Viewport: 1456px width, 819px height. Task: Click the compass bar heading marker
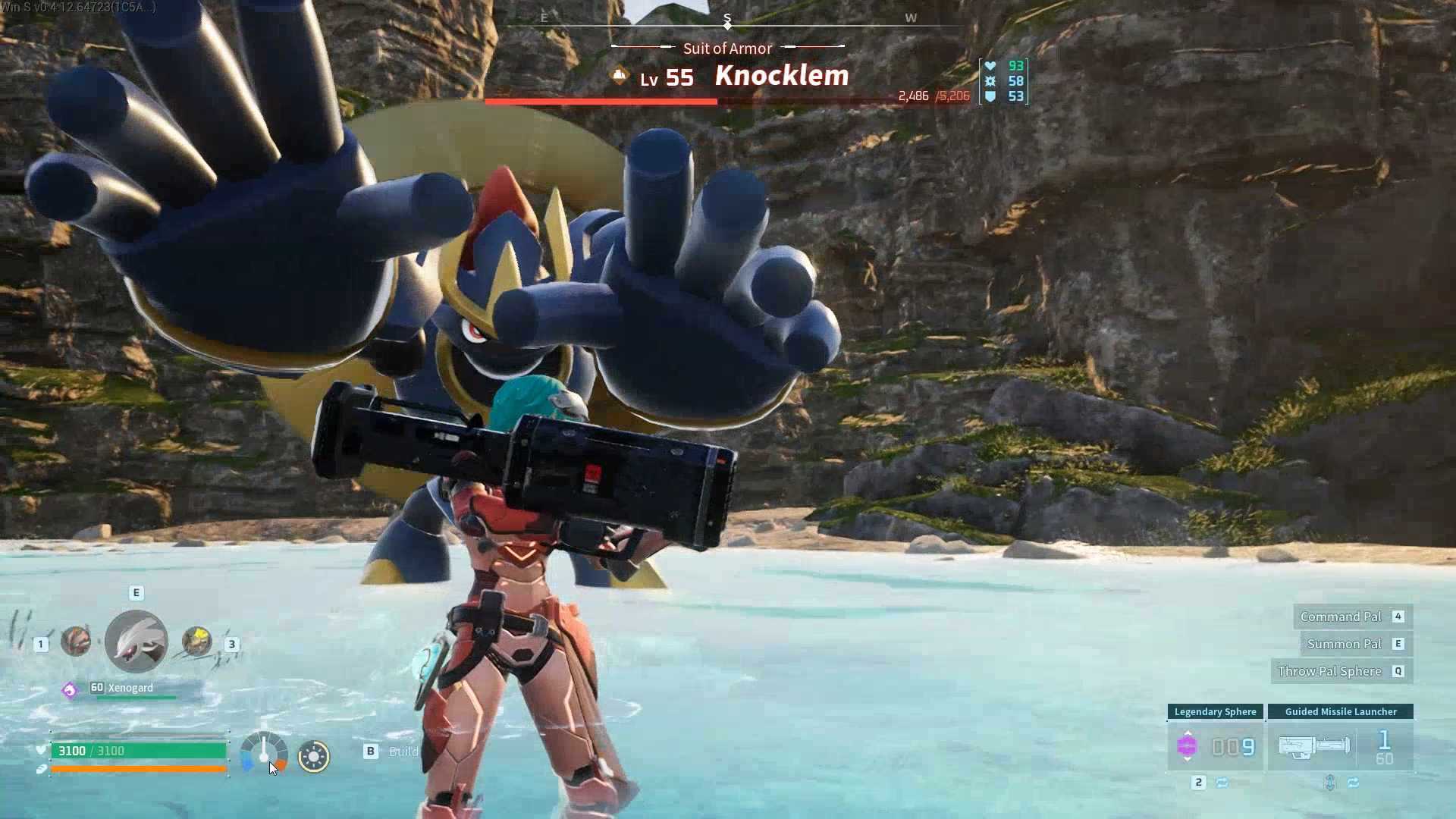click(727, 23)
